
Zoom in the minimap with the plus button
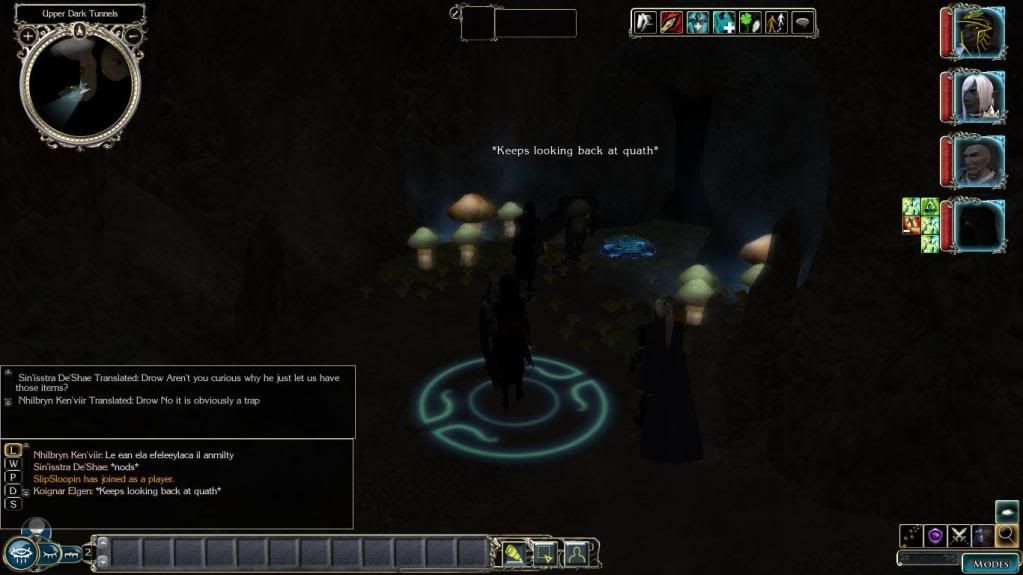point(28,36)
